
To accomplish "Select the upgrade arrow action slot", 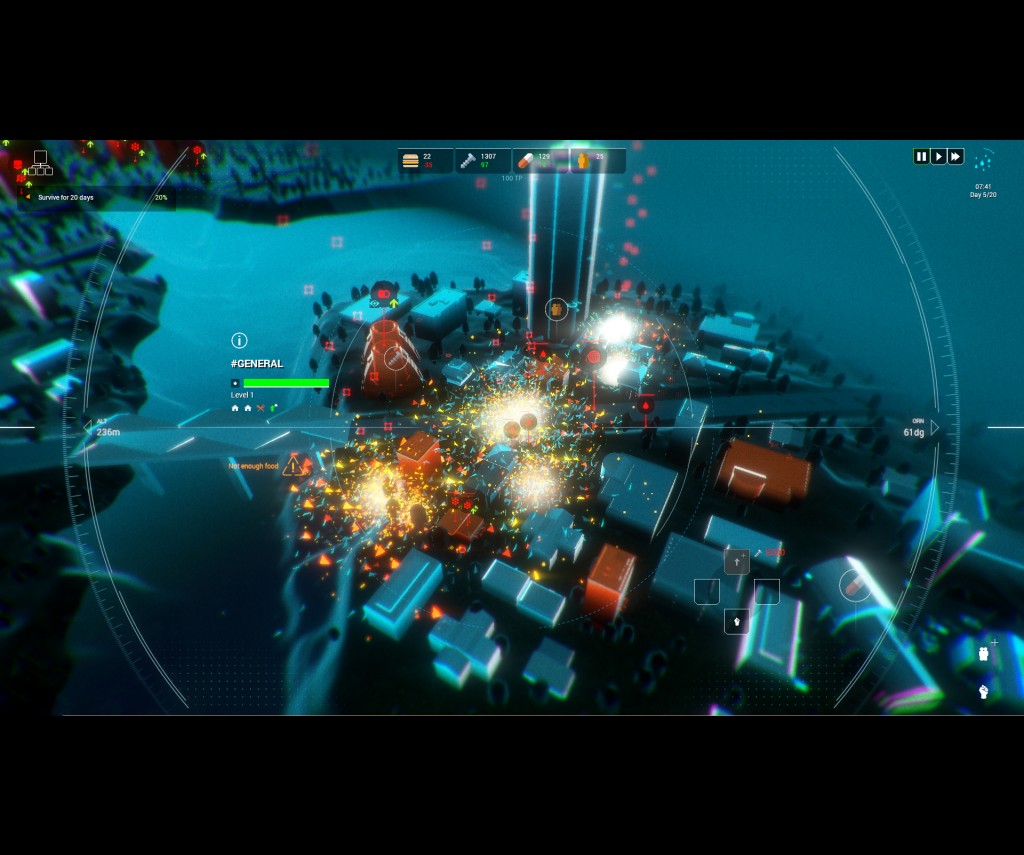I will 737,562.
